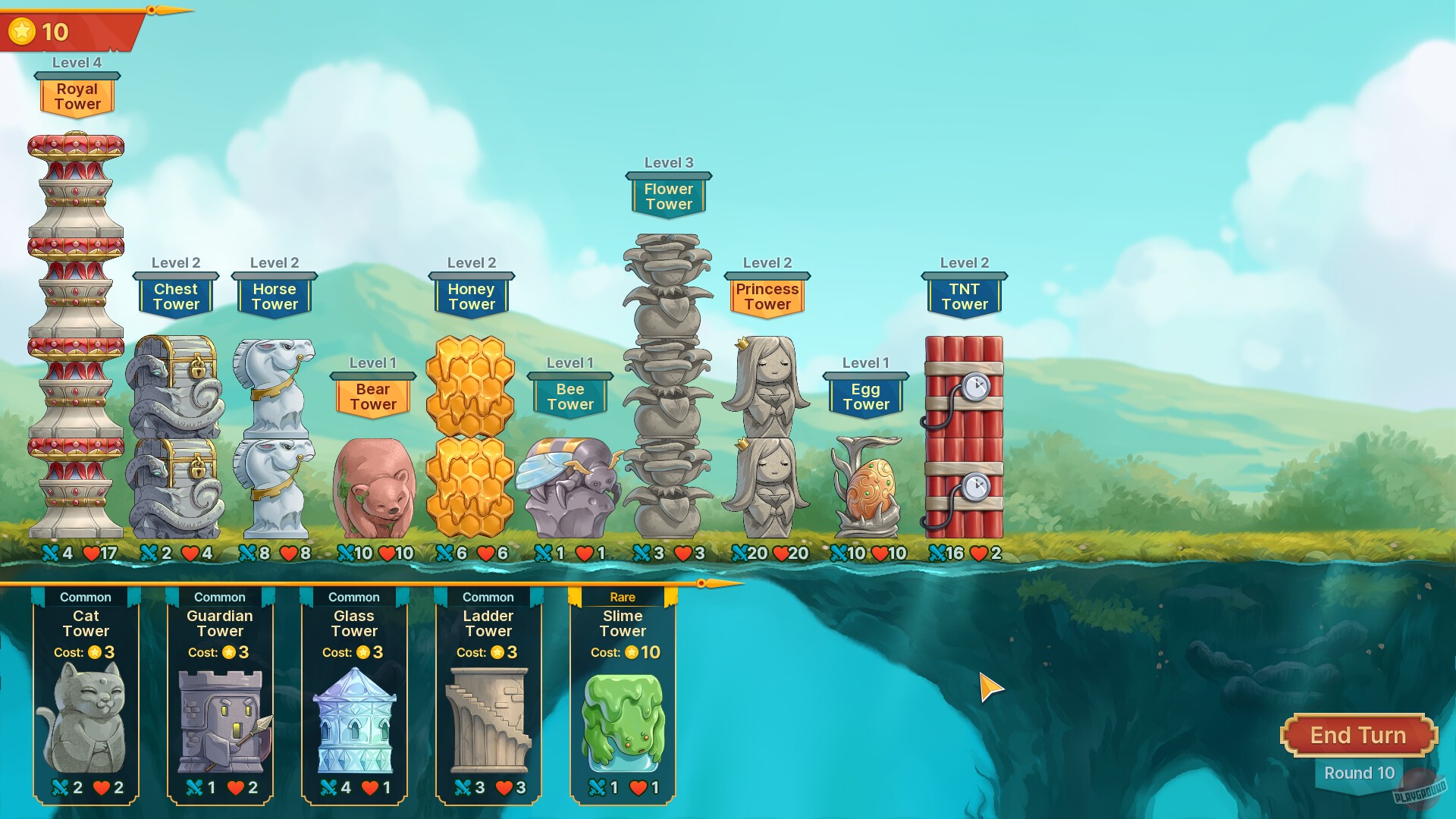The width and height of the screenshot is (1456, 819).
Task: Select the Glass Tower card
Action: click(354, 698)
